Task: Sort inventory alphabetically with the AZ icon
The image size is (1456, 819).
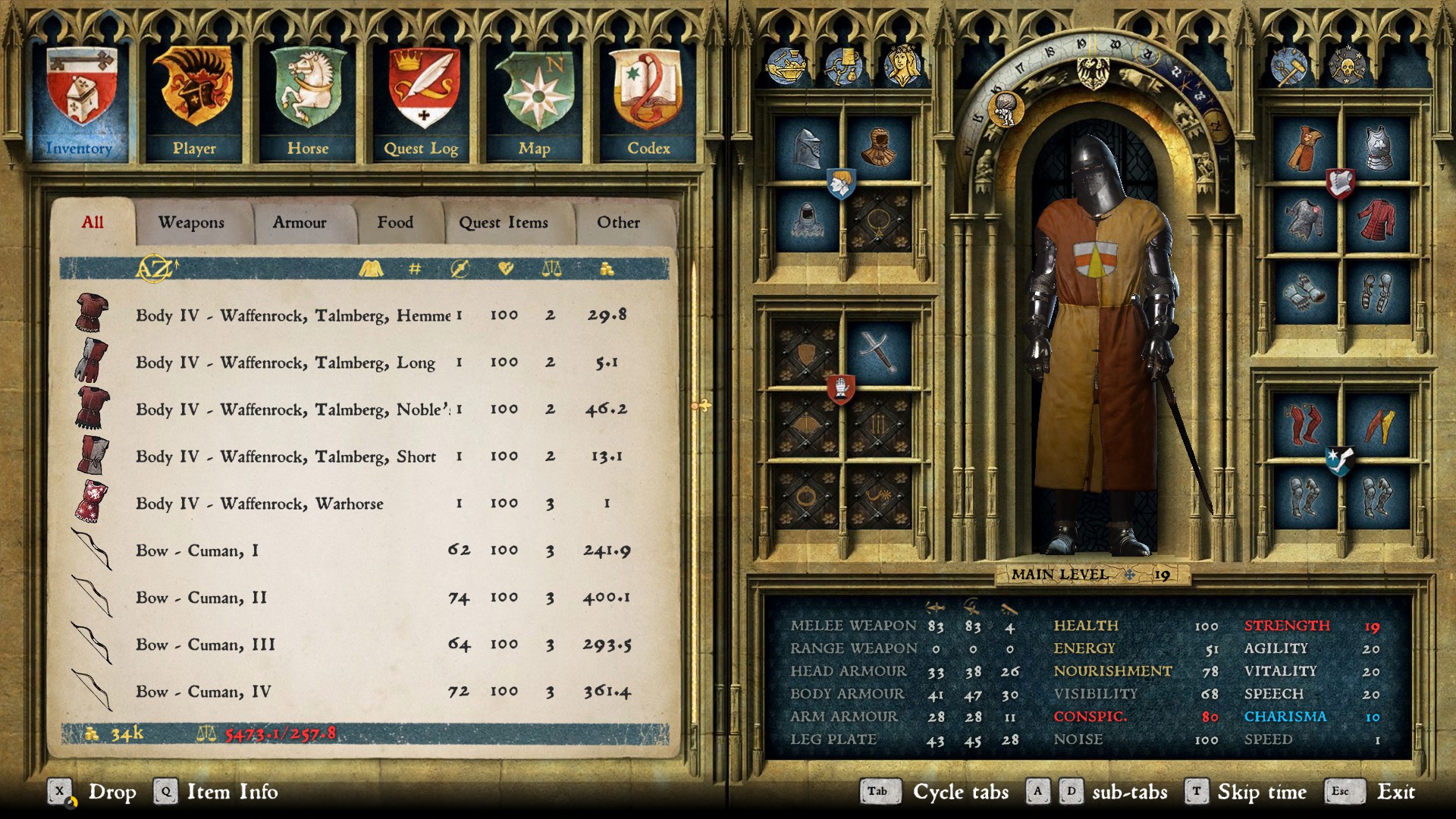Action: (155, 268)
